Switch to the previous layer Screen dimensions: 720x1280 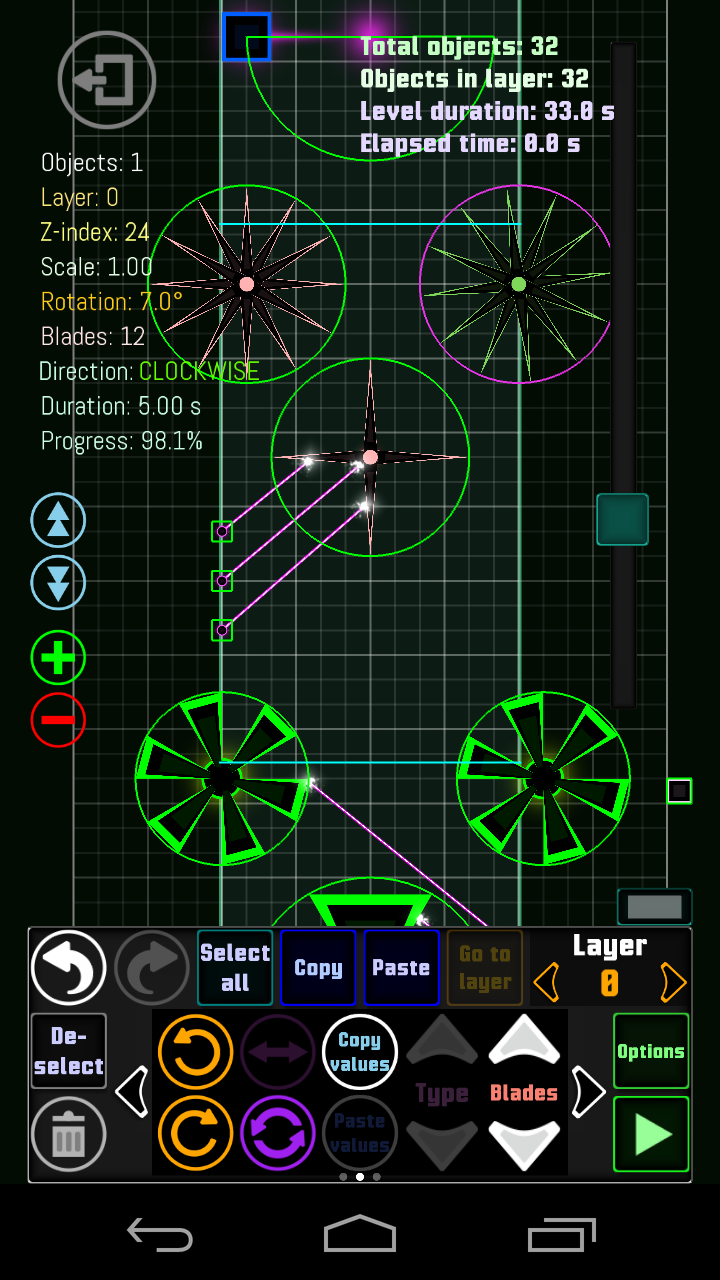pyautogui.click(x=546, y=983)
